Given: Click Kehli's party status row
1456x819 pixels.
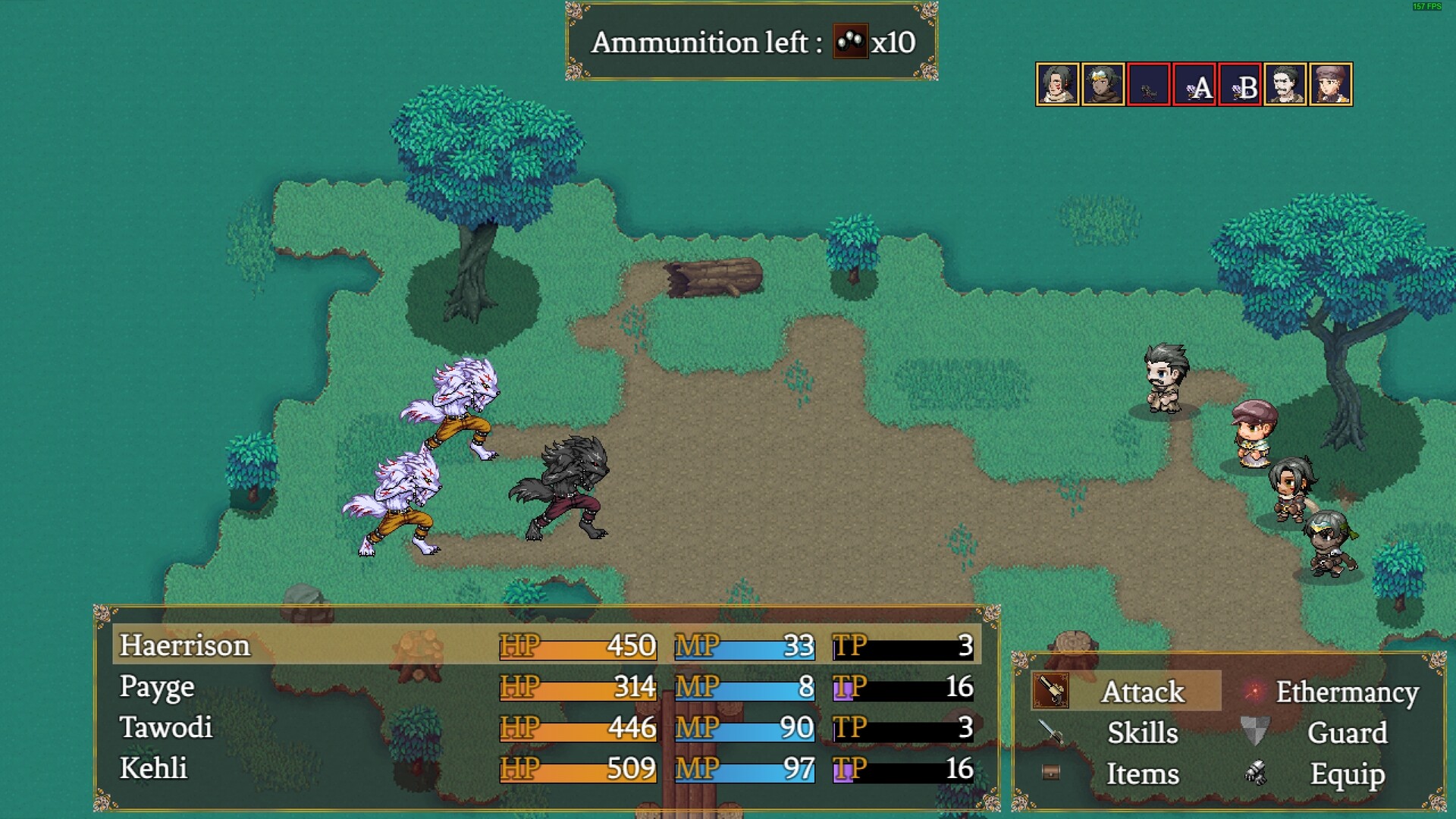Looking at the screenshot, I should pyautogui.click(x=546, y=768).
